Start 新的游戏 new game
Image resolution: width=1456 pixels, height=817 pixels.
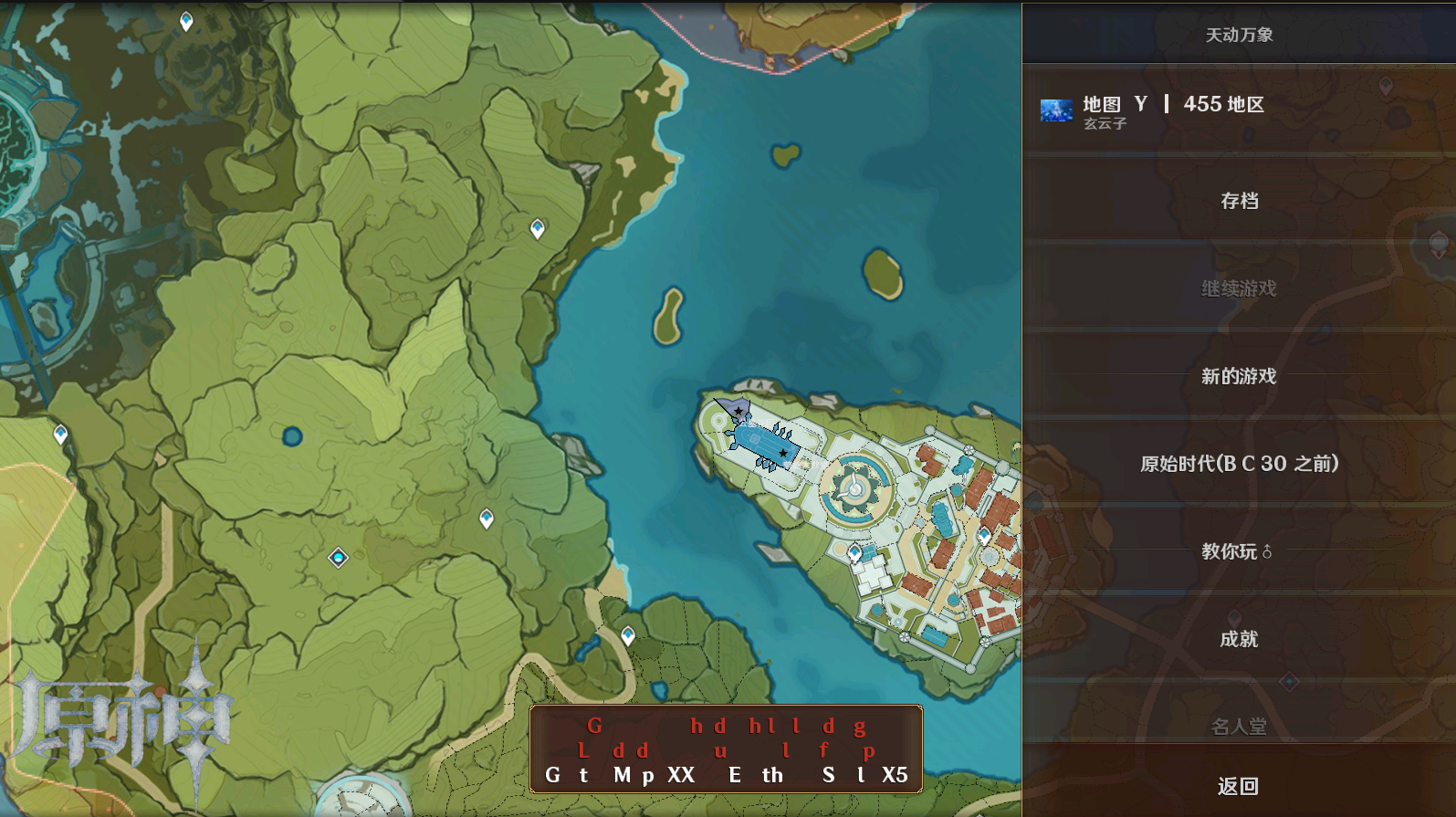[x=1239, y=376]
